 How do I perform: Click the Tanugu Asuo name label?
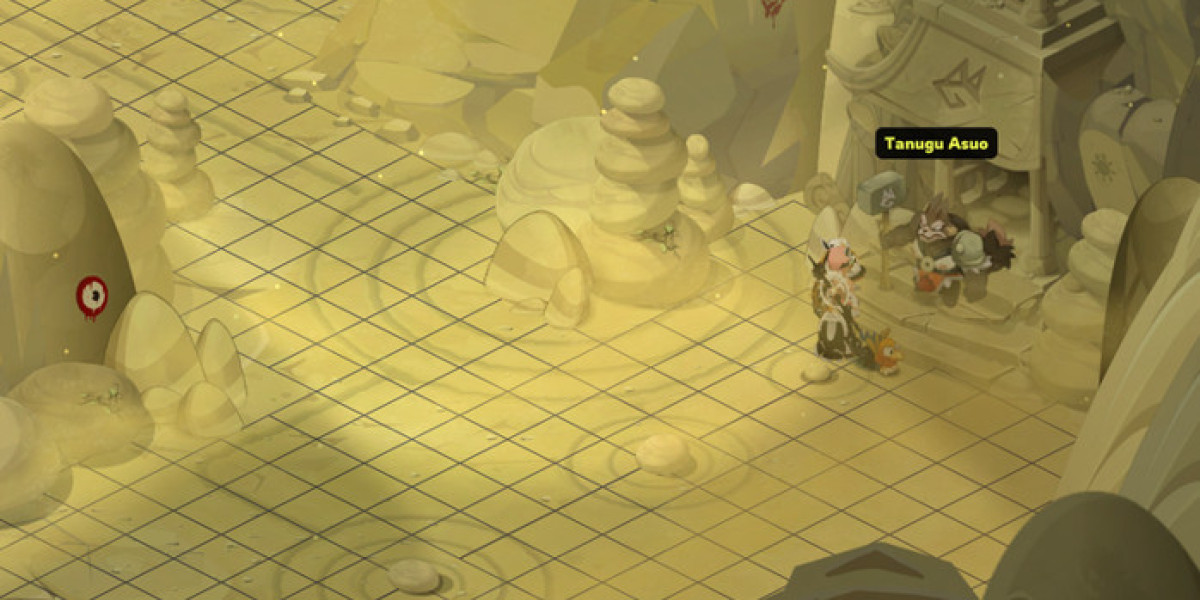[936, 144]
